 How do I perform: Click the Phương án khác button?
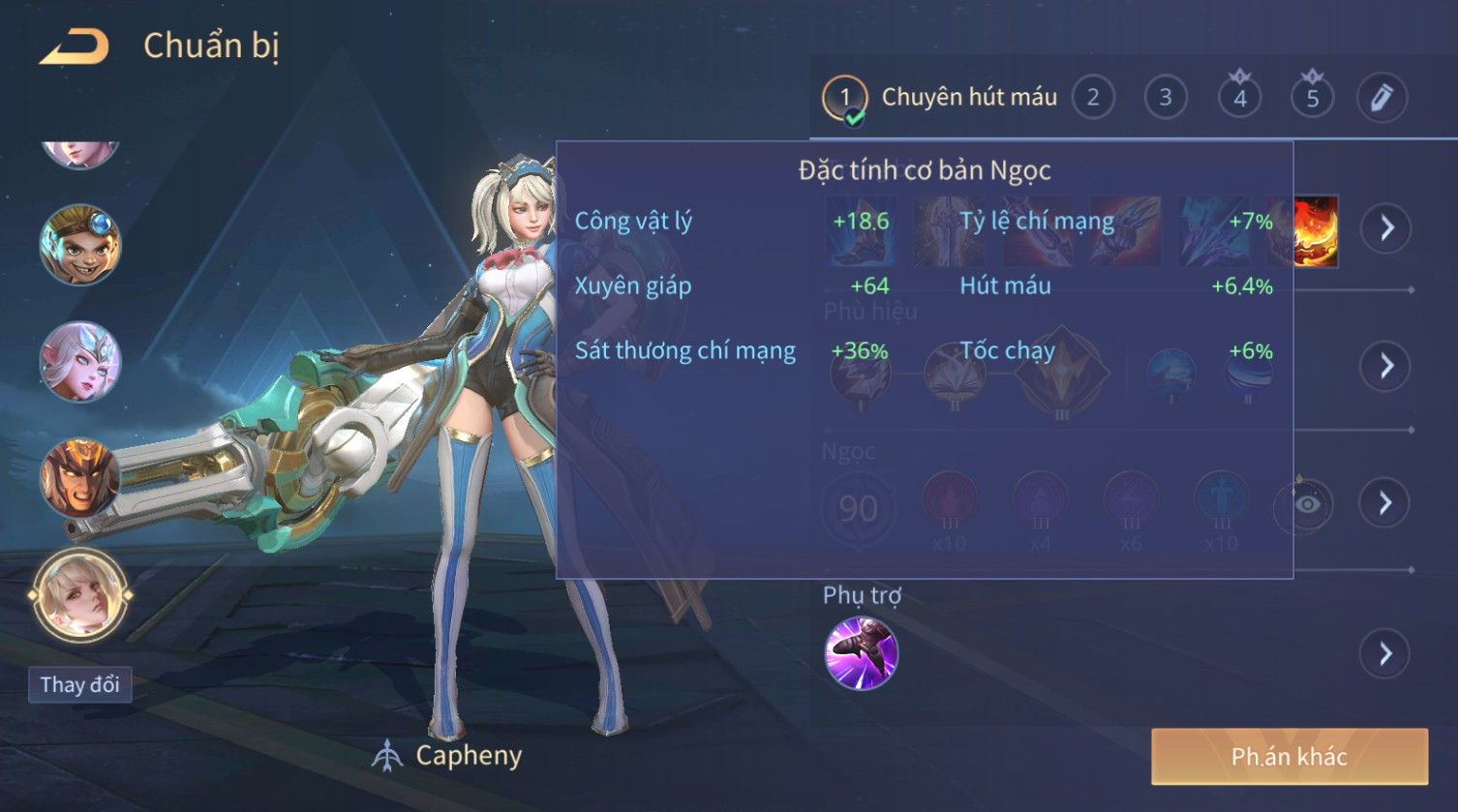(1289, 756)
